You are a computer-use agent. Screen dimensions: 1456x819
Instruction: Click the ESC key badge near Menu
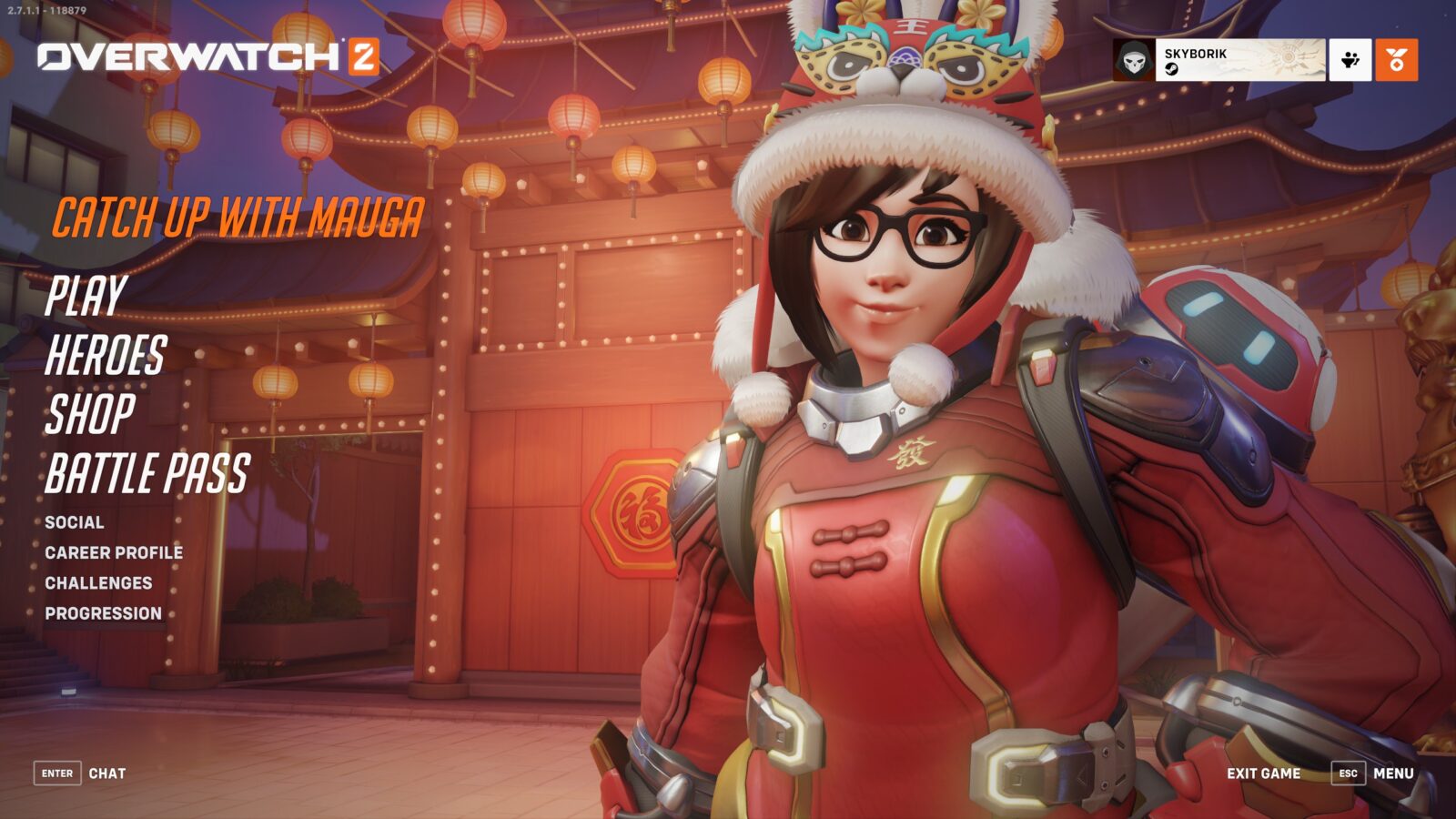1350,773
